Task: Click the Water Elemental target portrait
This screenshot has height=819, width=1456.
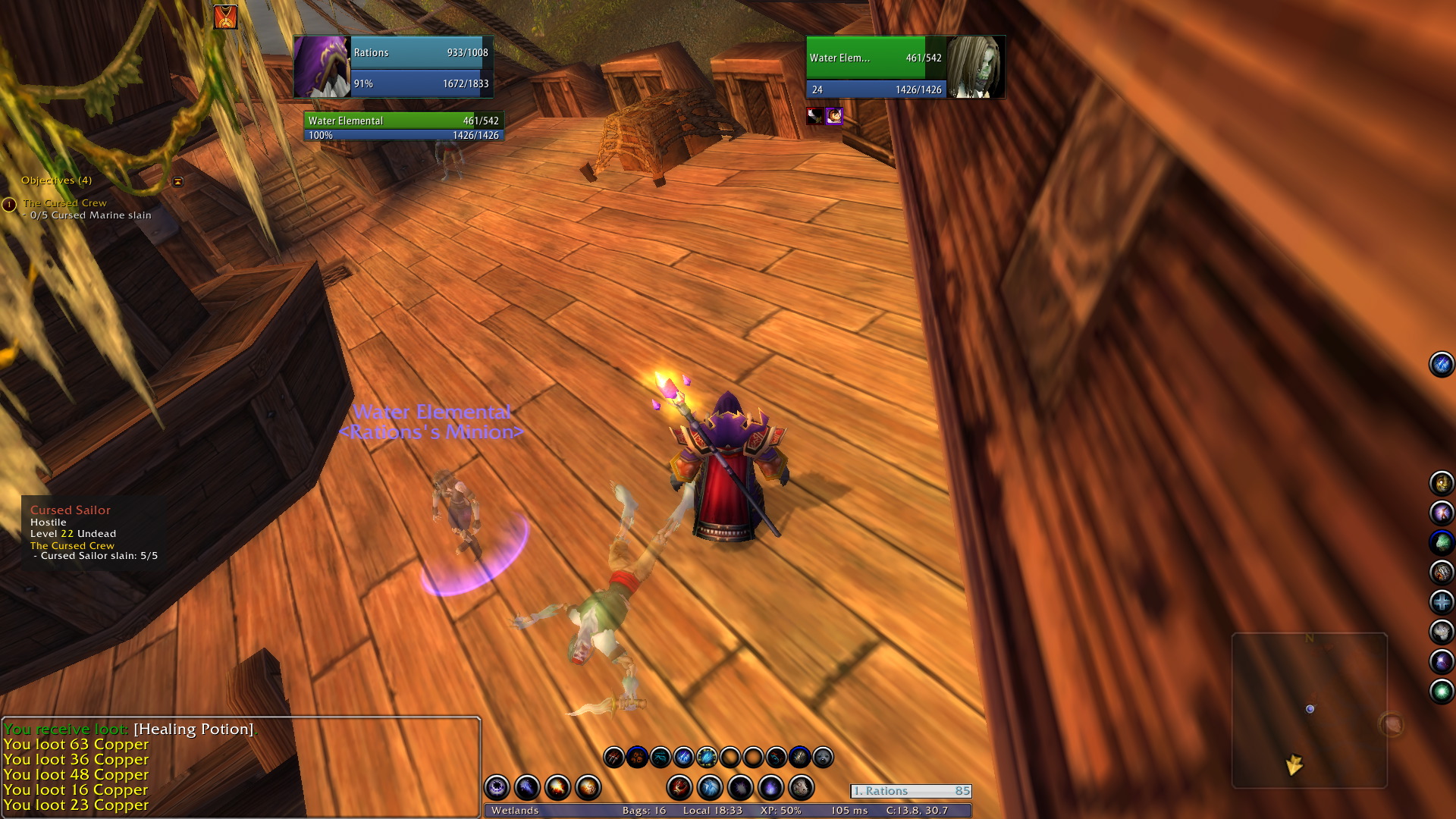Action: [975, 67]
